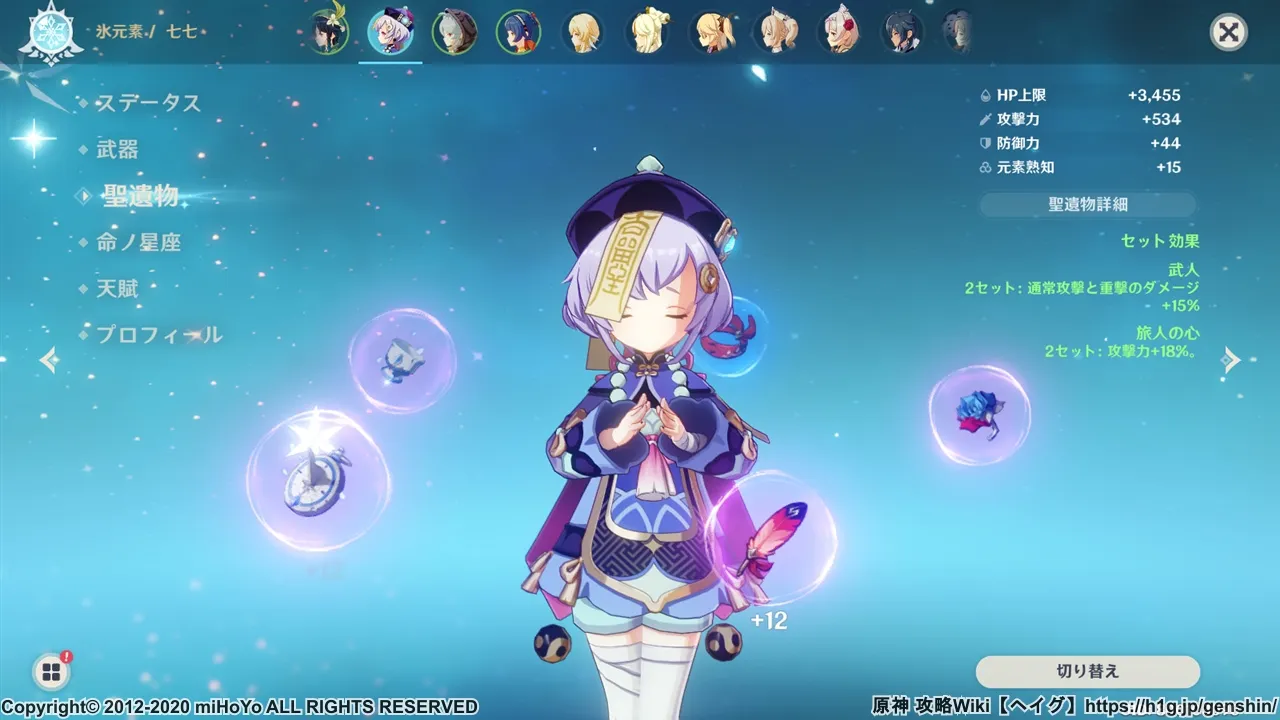Go to the previous character with the left arrow
The height and width of the screenshot is (720, 1280).
48,360
